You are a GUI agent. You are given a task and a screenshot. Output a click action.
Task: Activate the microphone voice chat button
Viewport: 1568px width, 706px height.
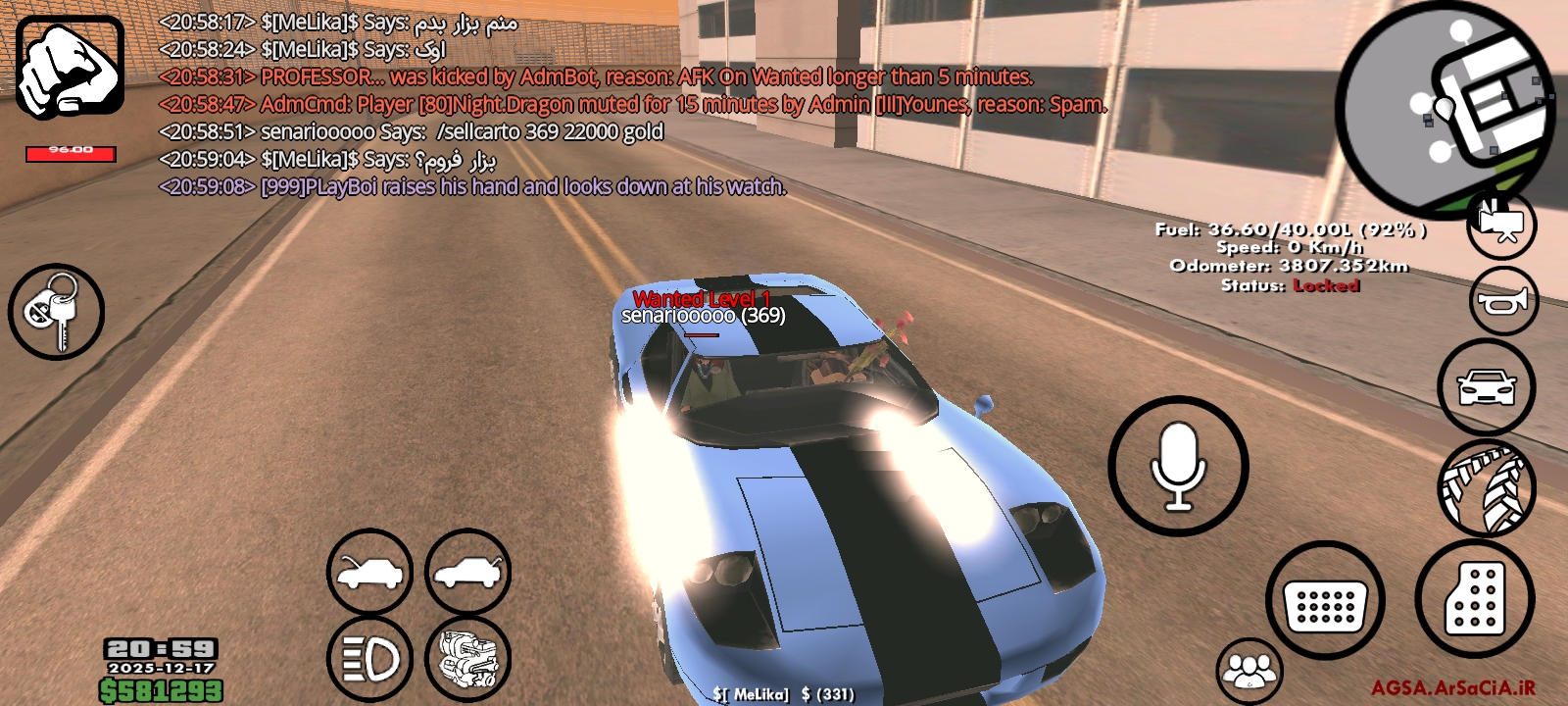[1178, 465]
